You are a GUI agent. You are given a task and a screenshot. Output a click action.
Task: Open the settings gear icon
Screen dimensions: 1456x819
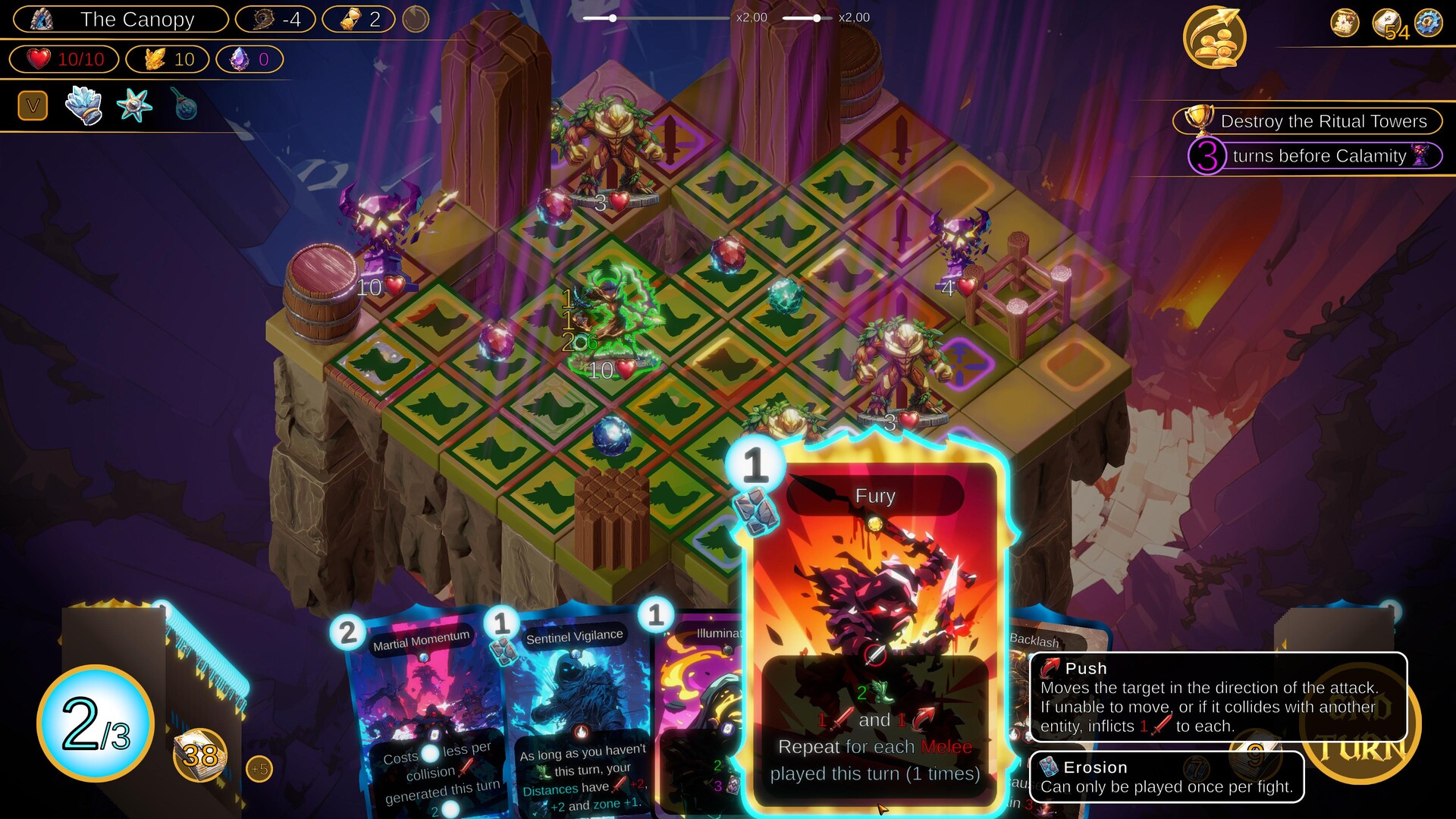[1432, 23]
